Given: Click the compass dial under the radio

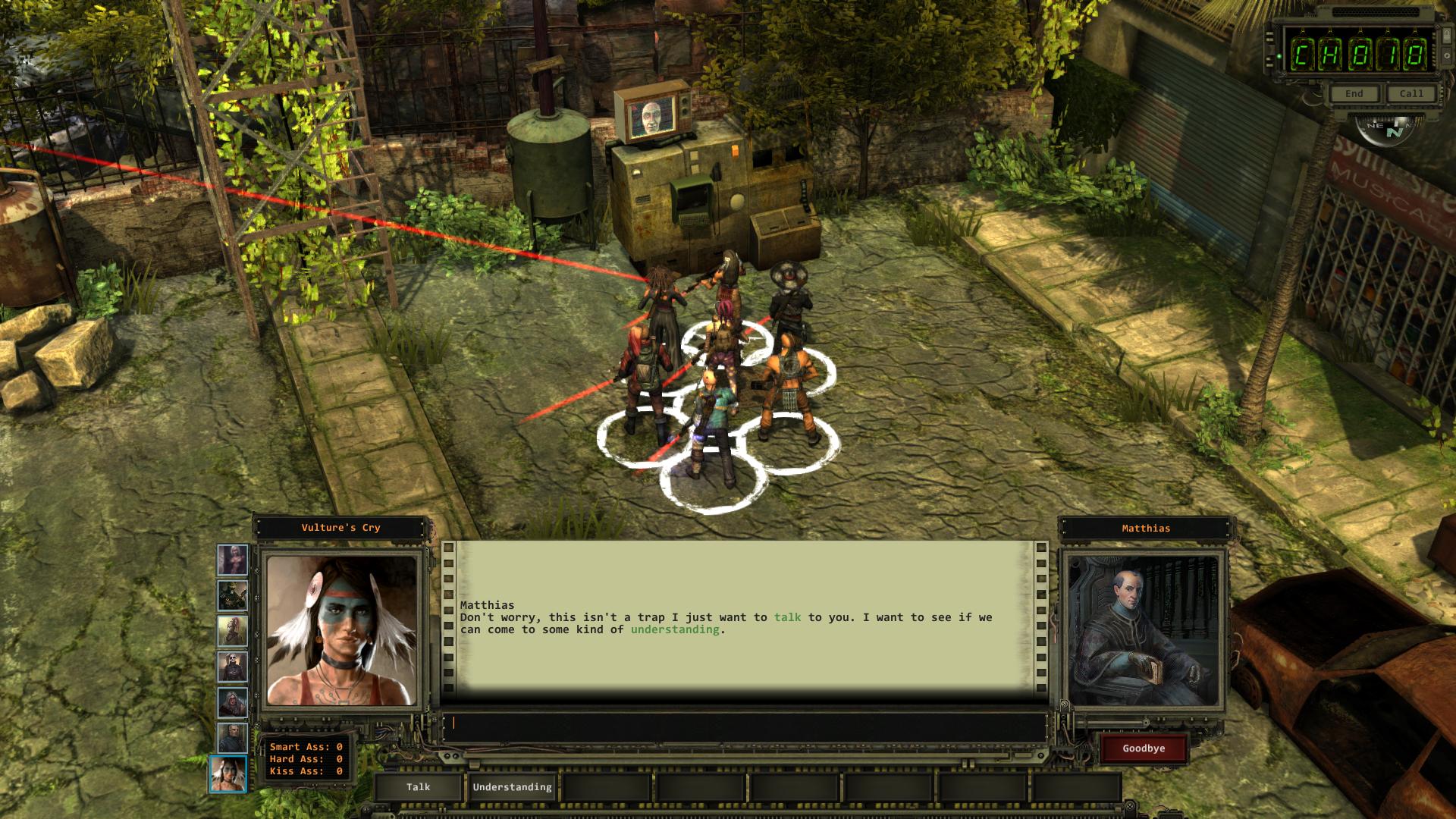Looking at the screenshot, I should tap(1385, 130).
